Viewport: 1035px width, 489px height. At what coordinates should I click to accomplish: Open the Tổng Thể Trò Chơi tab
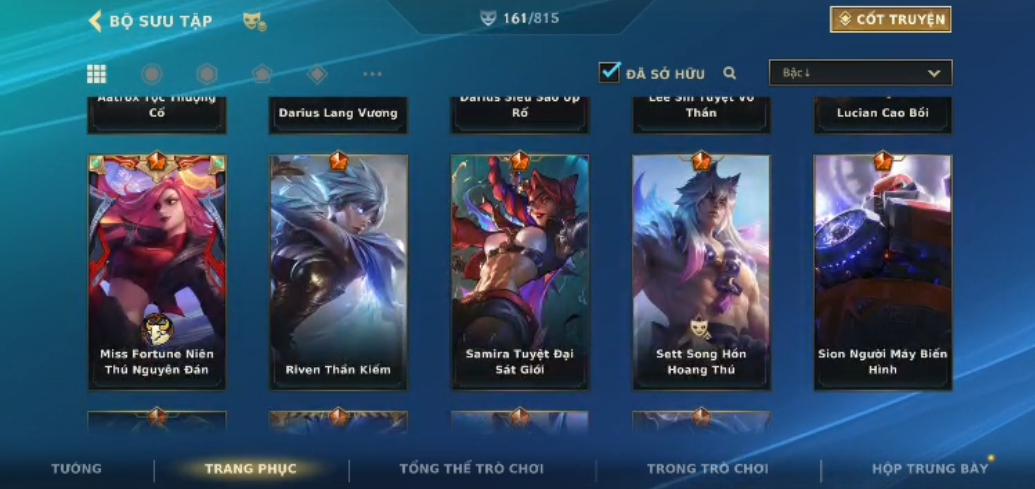(x=471, y=469)
